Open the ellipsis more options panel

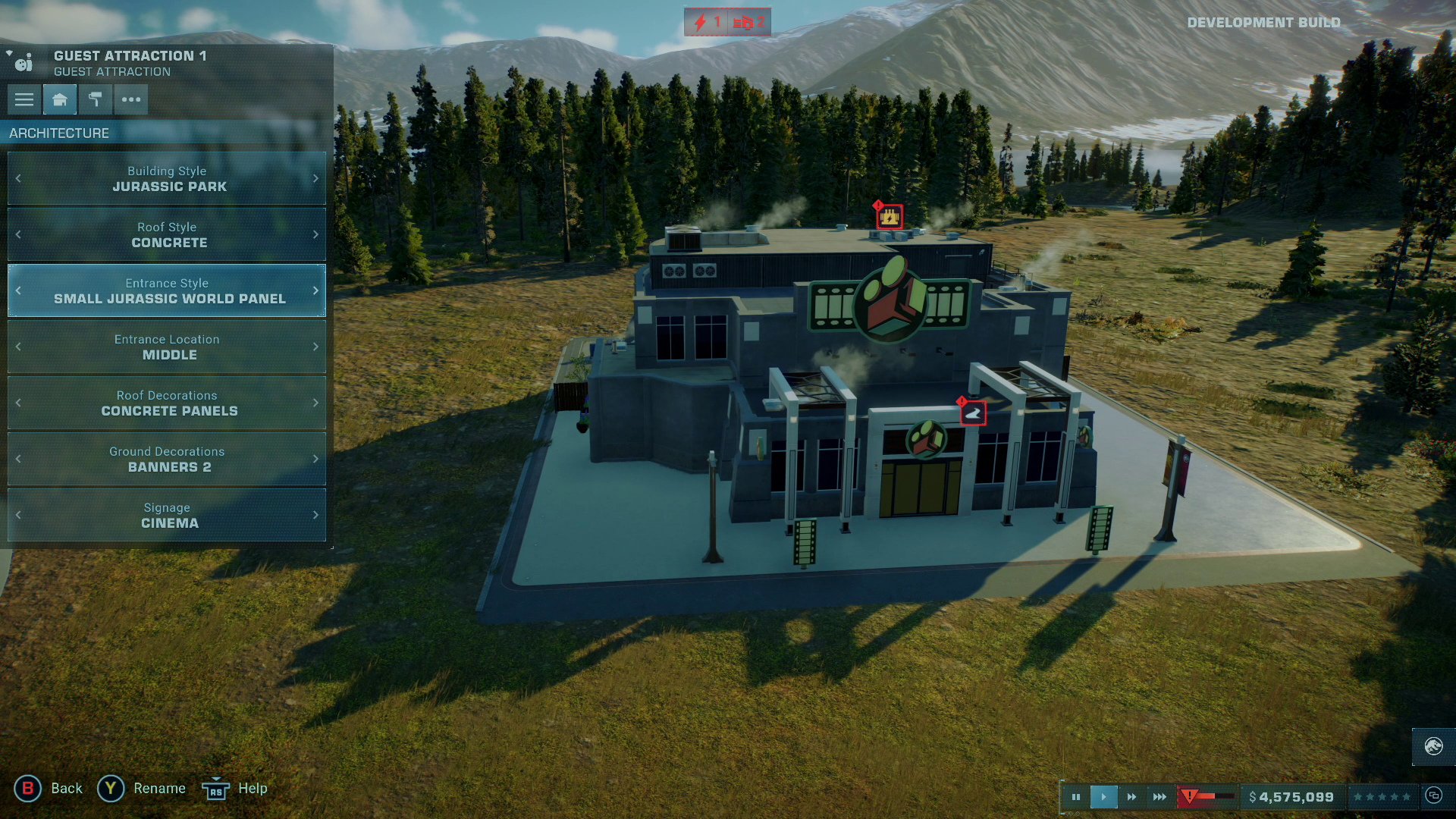click(x=131, y=99)
